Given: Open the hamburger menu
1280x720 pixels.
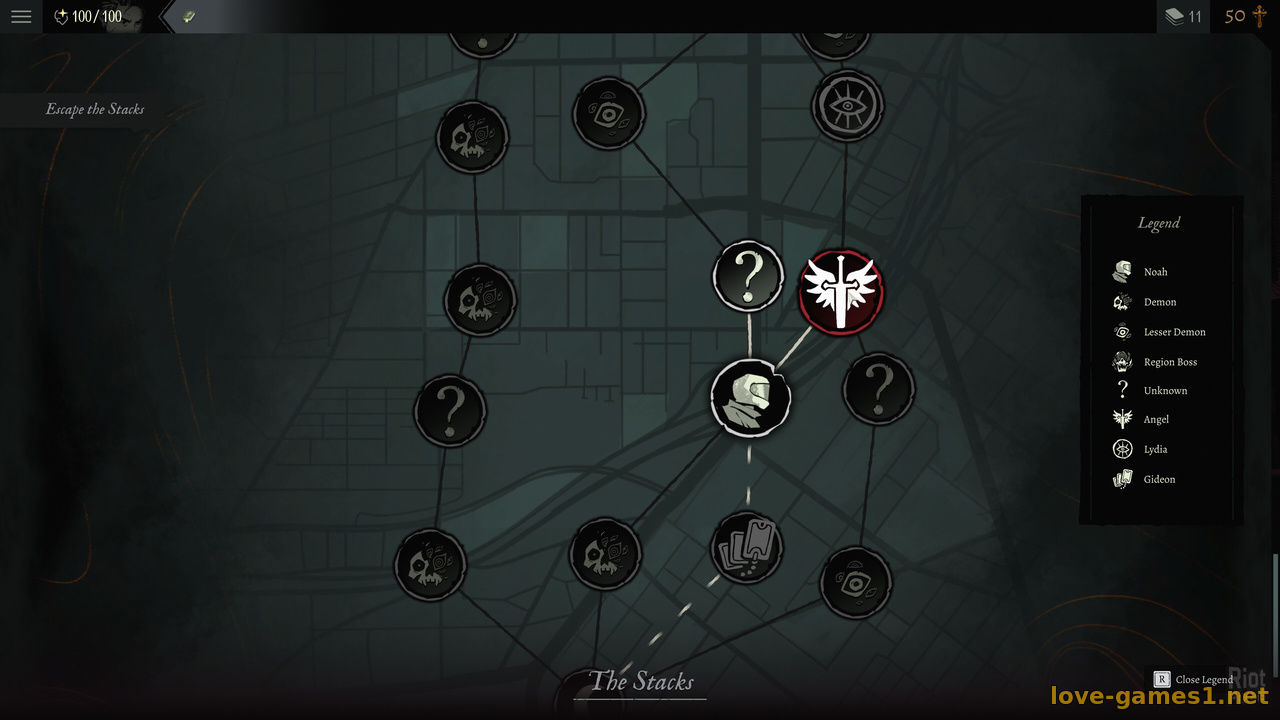Looking at the screenshot, I should pyautogui.click(x=20, y=17).
